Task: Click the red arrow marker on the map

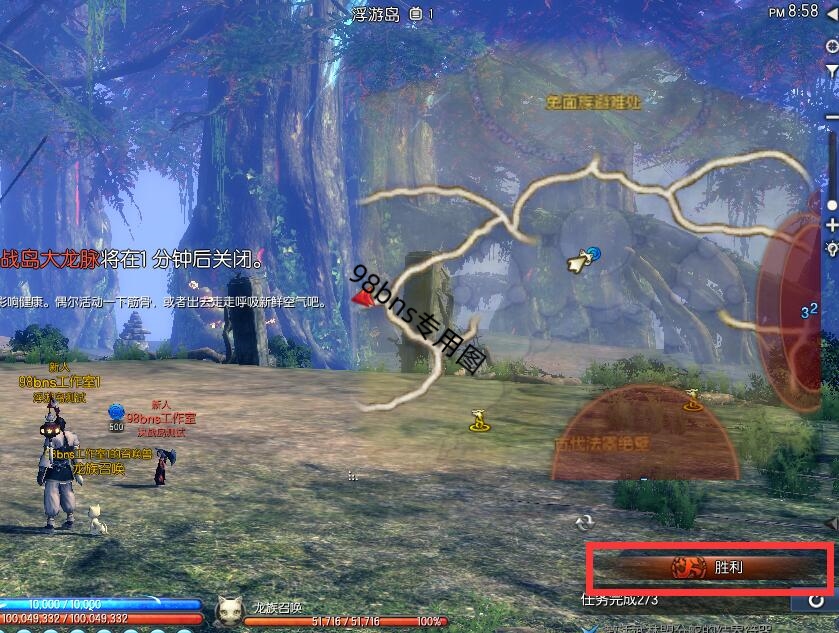Action: coord(362,297)
